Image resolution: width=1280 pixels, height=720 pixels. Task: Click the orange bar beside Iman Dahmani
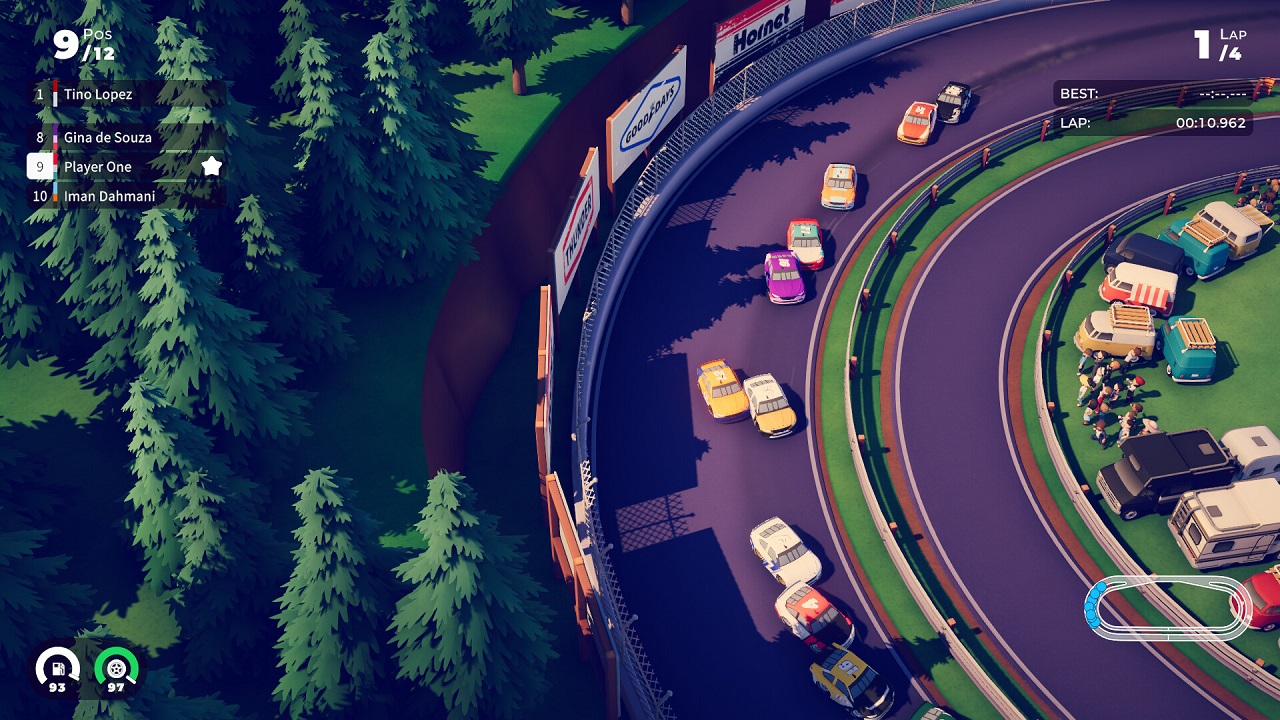coord(55,196)
